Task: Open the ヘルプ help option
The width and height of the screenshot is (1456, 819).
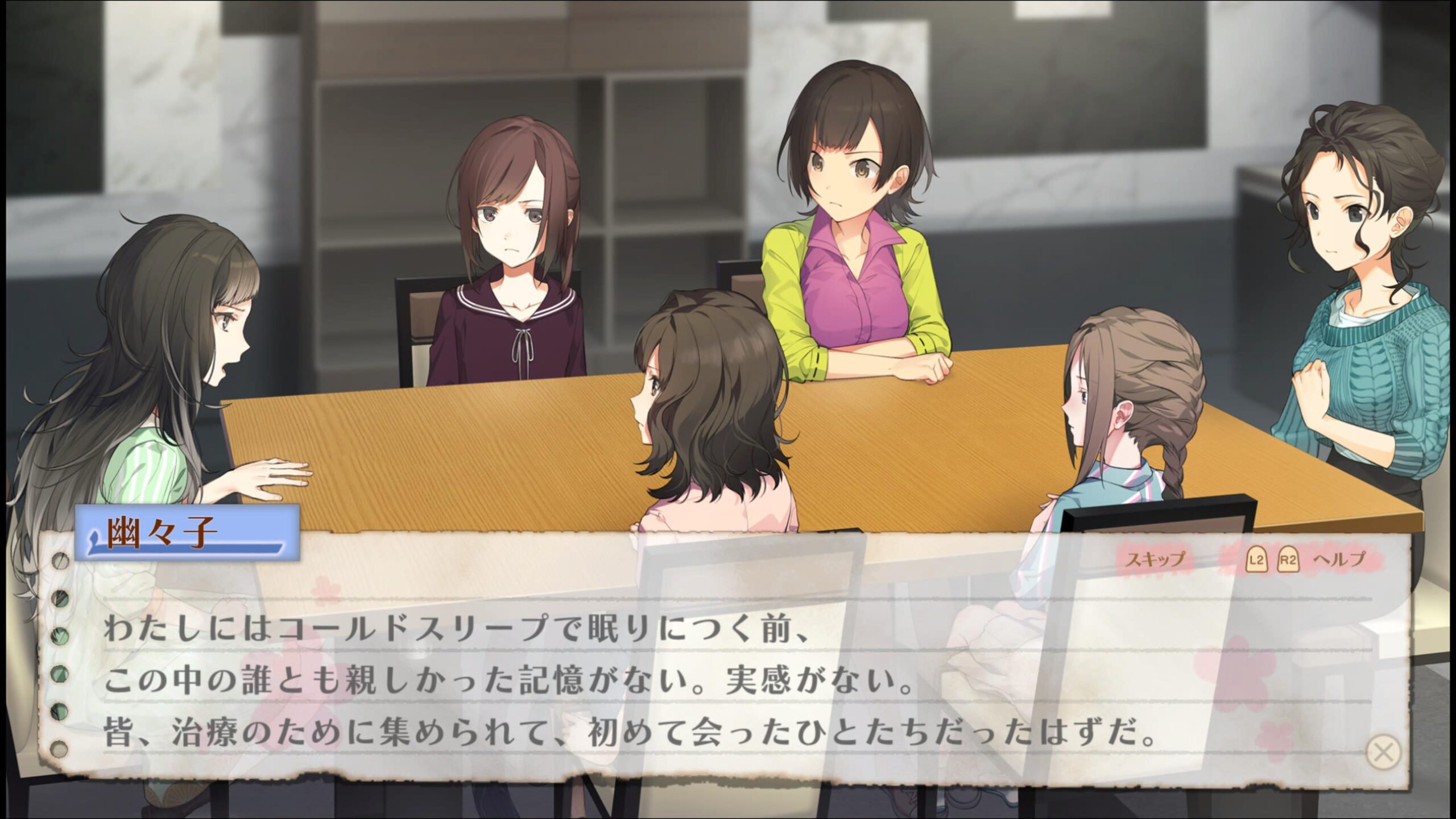Action: pyautogui.click(x=1338, y=560)
